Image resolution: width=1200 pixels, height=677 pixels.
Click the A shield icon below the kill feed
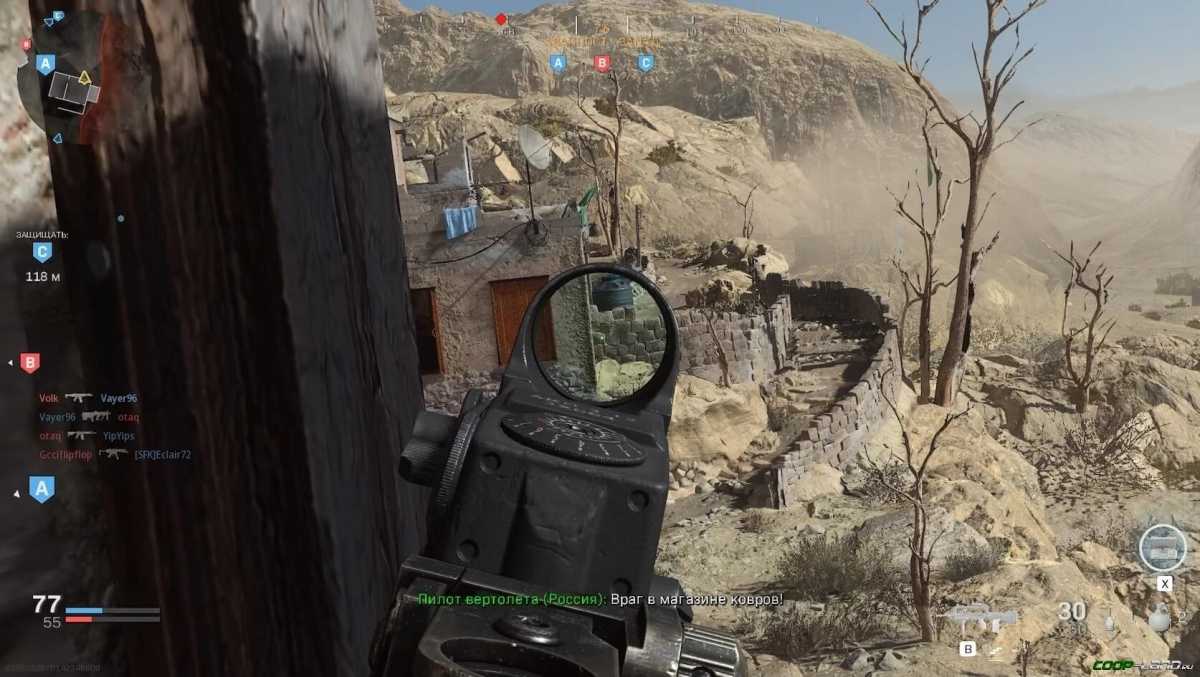click(42, 489)
